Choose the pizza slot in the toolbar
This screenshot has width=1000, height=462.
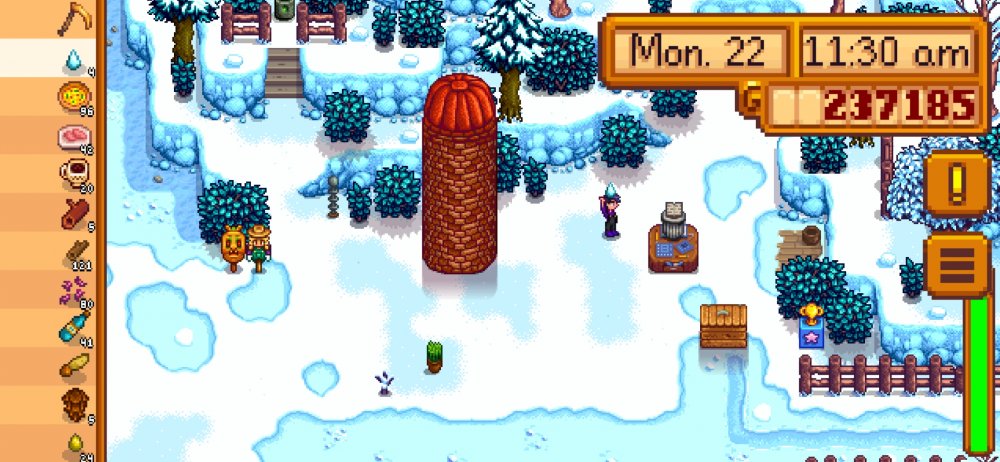74,98
